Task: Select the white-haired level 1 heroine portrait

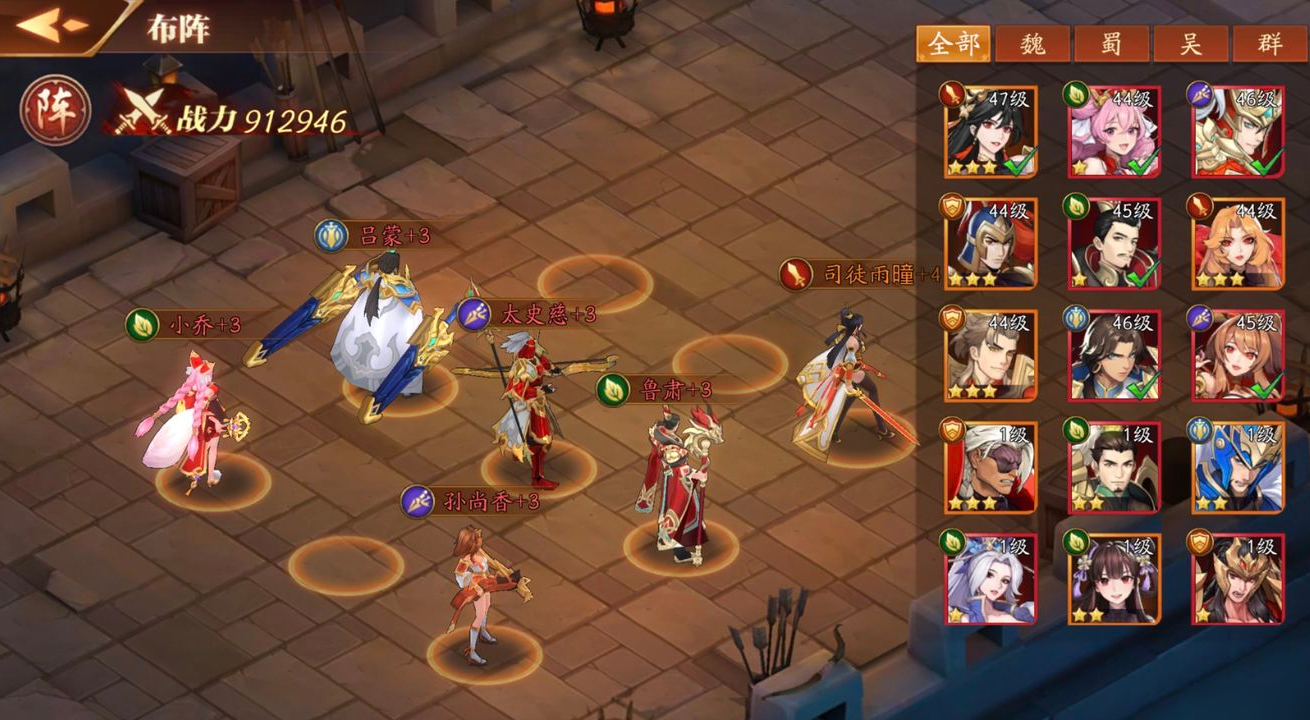Action: [x=990, y=579]
